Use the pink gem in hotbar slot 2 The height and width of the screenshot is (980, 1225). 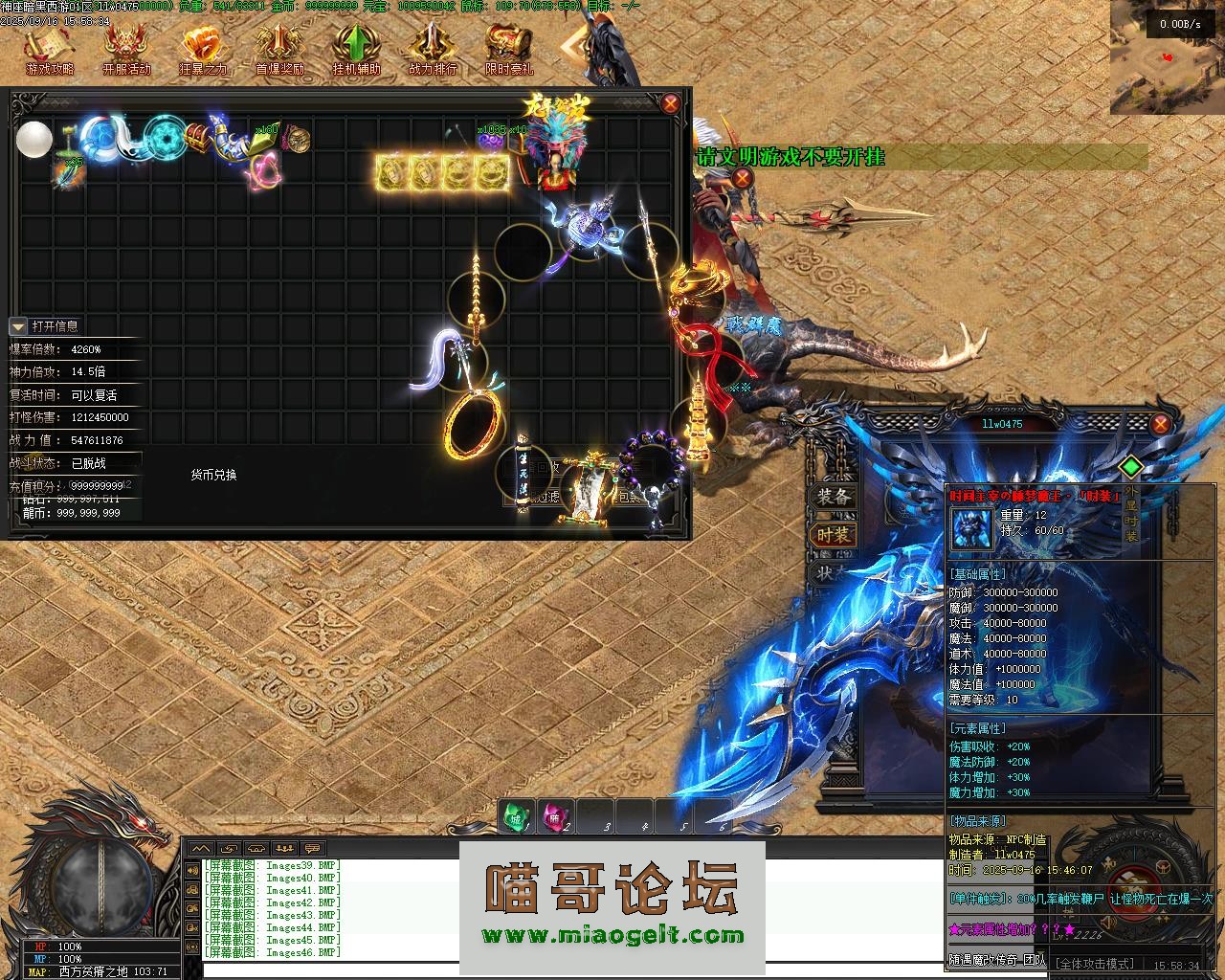pyautogui.click(x=555, y=816)
